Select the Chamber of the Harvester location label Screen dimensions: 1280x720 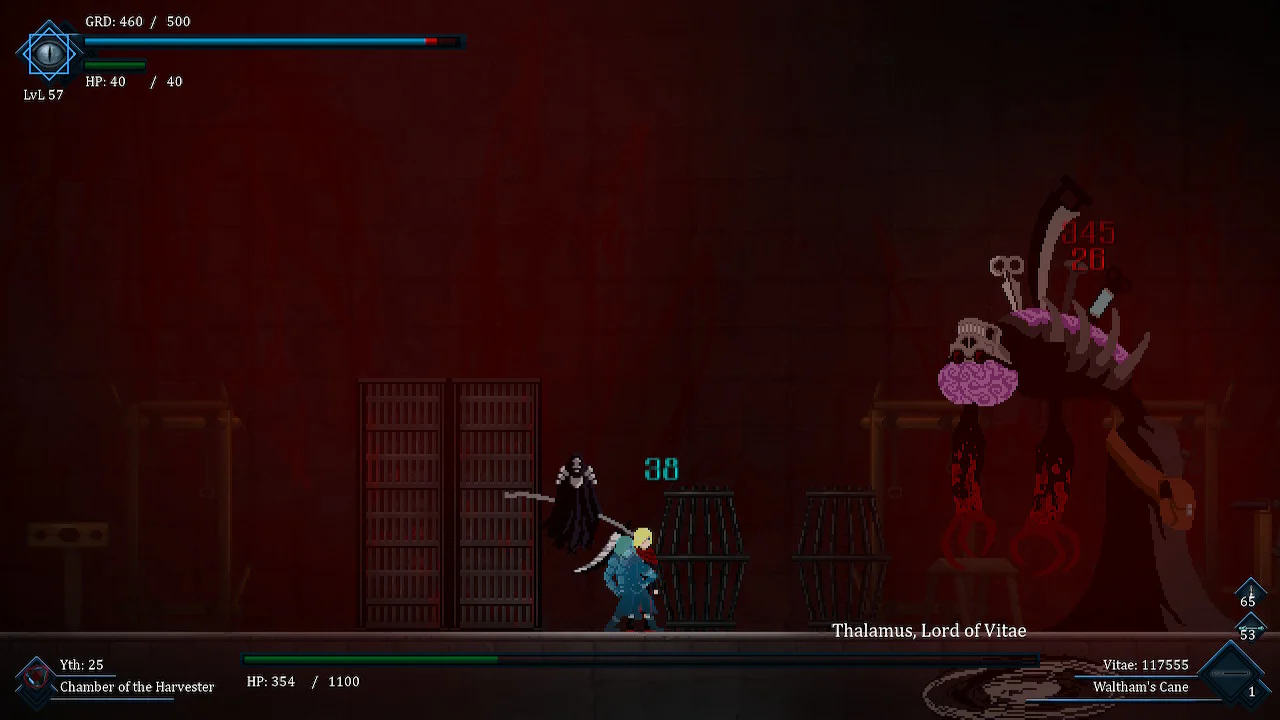[136, 687]
